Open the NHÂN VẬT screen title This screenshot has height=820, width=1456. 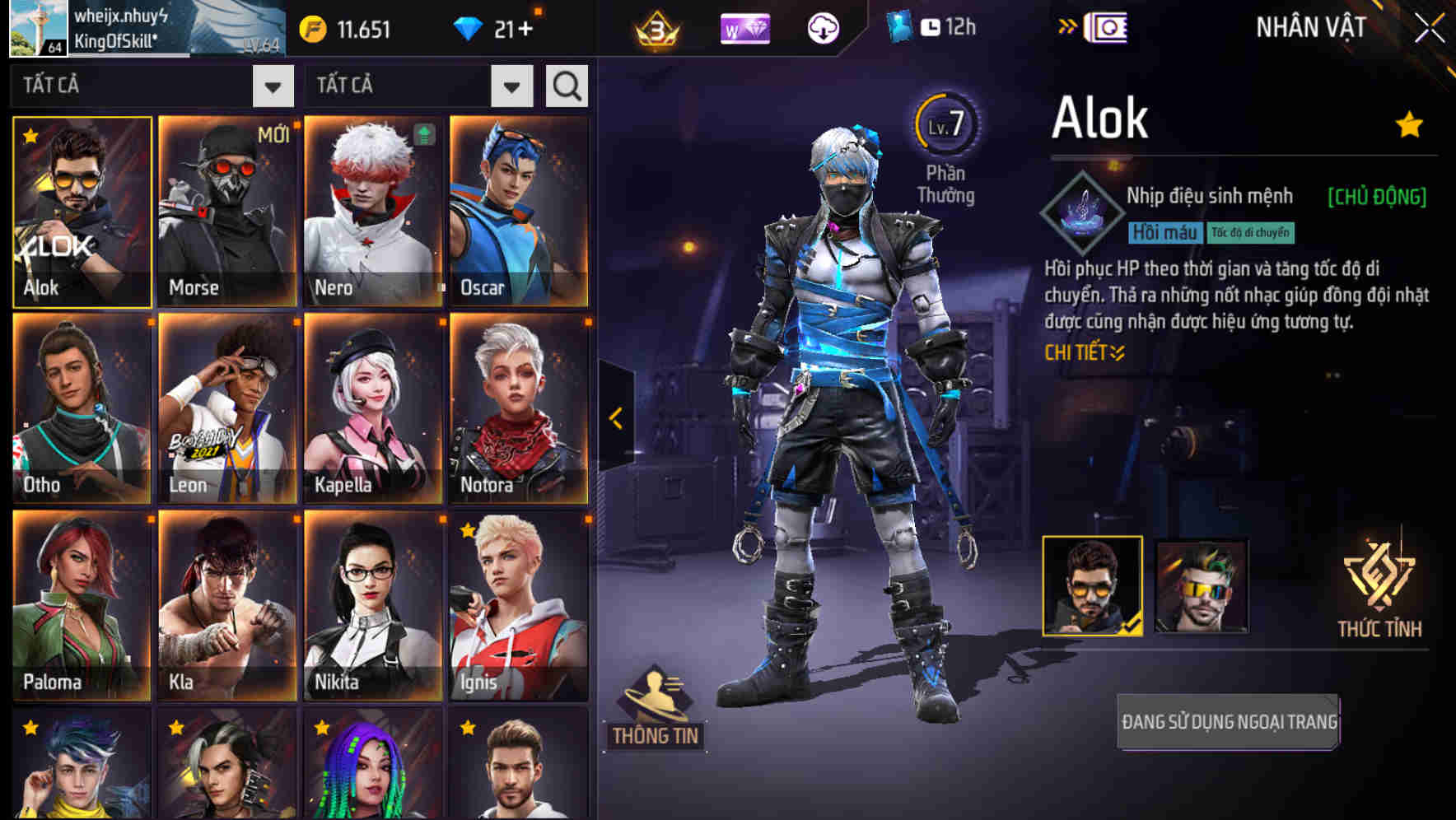[x=1309, y=27]
